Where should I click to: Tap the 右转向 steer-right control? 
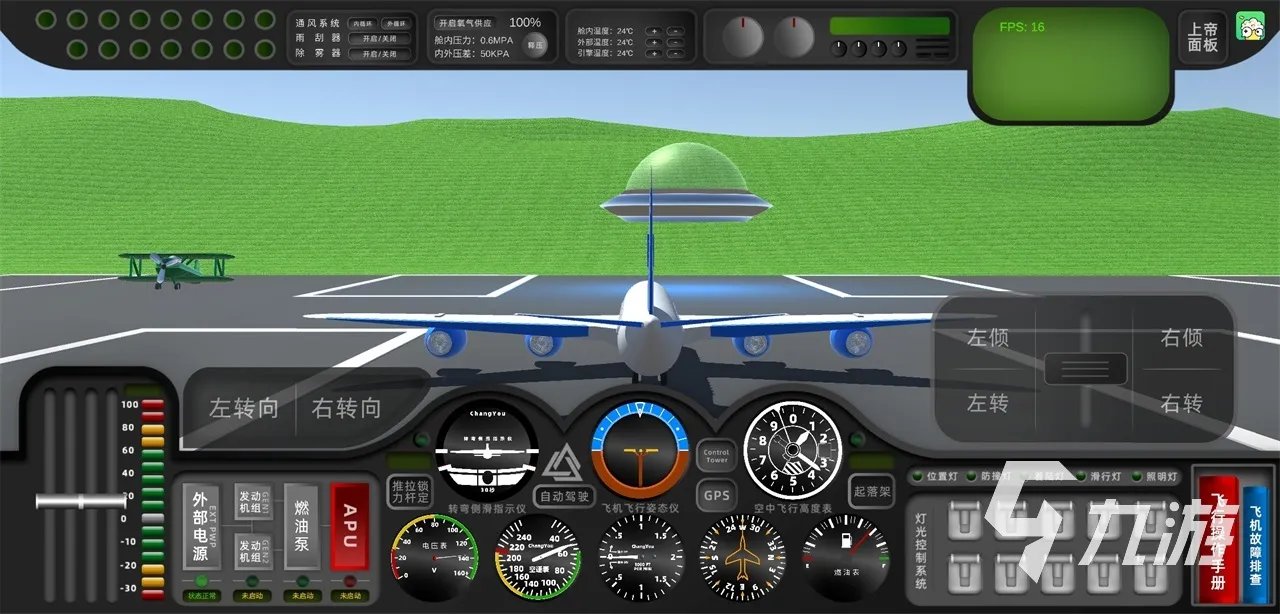[x=346, y=408]
